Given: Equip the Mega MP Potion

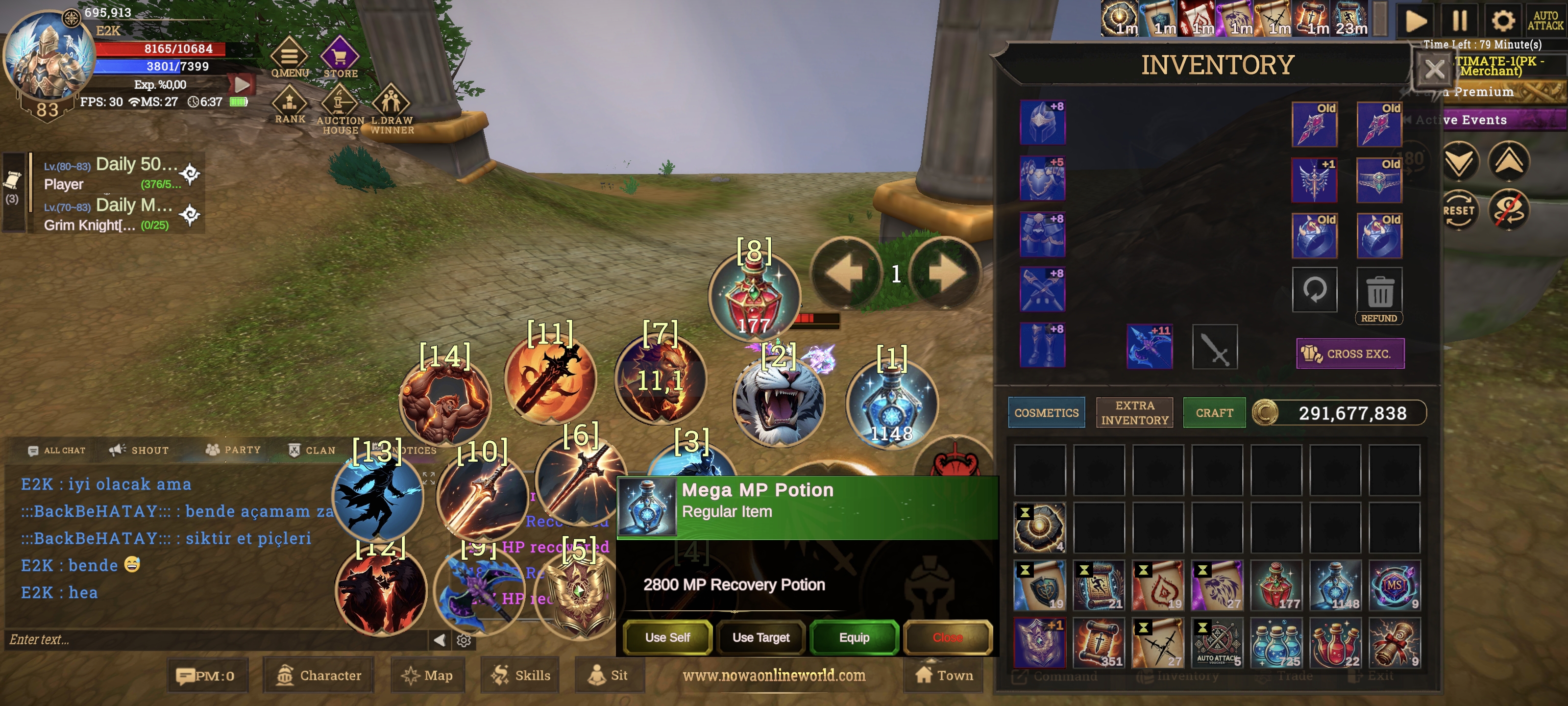Looking at the screenshot, I should pos(854,637).
